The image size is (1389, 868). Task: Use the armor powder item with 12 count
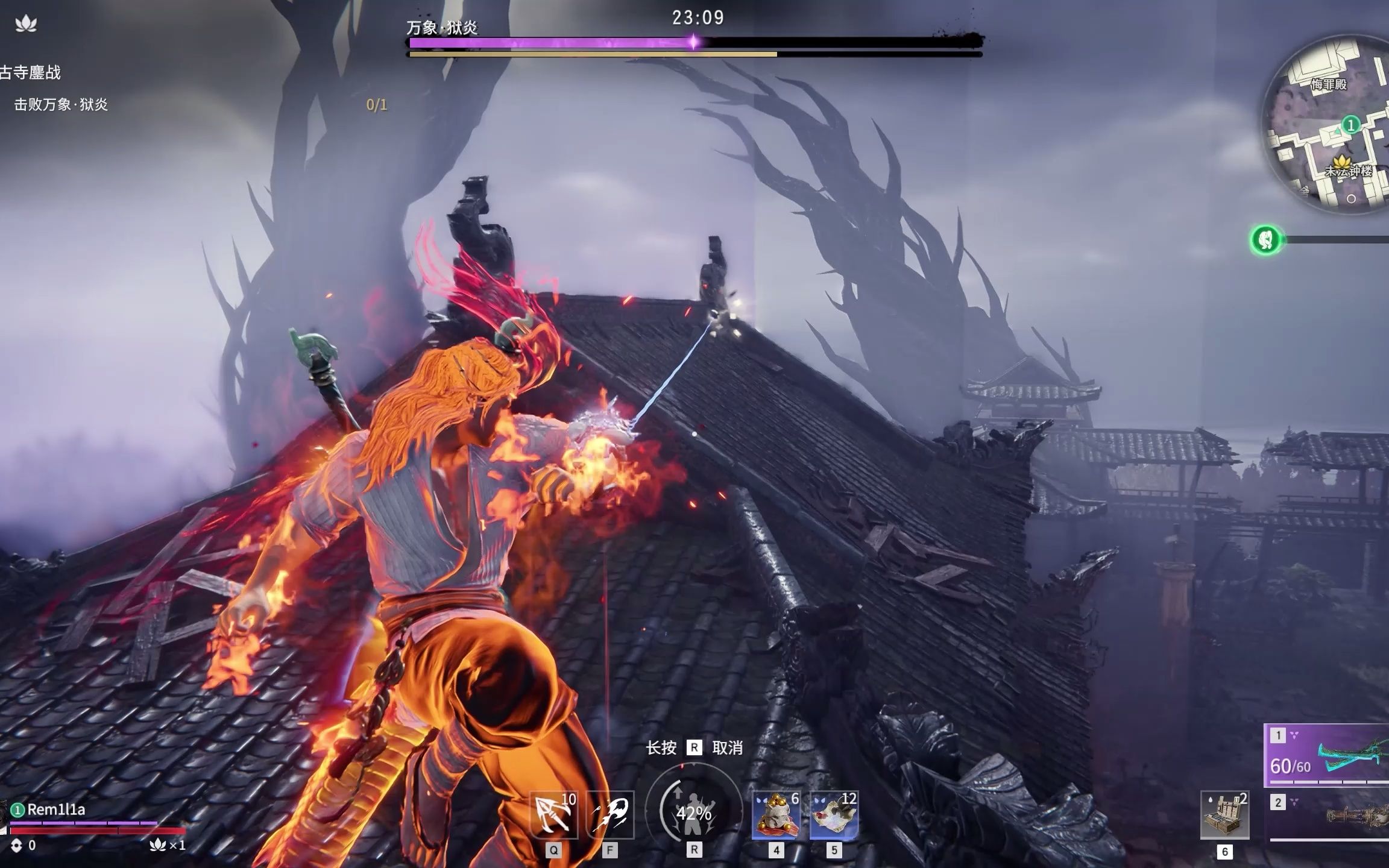pyautogui.click(x=834, y=815)
